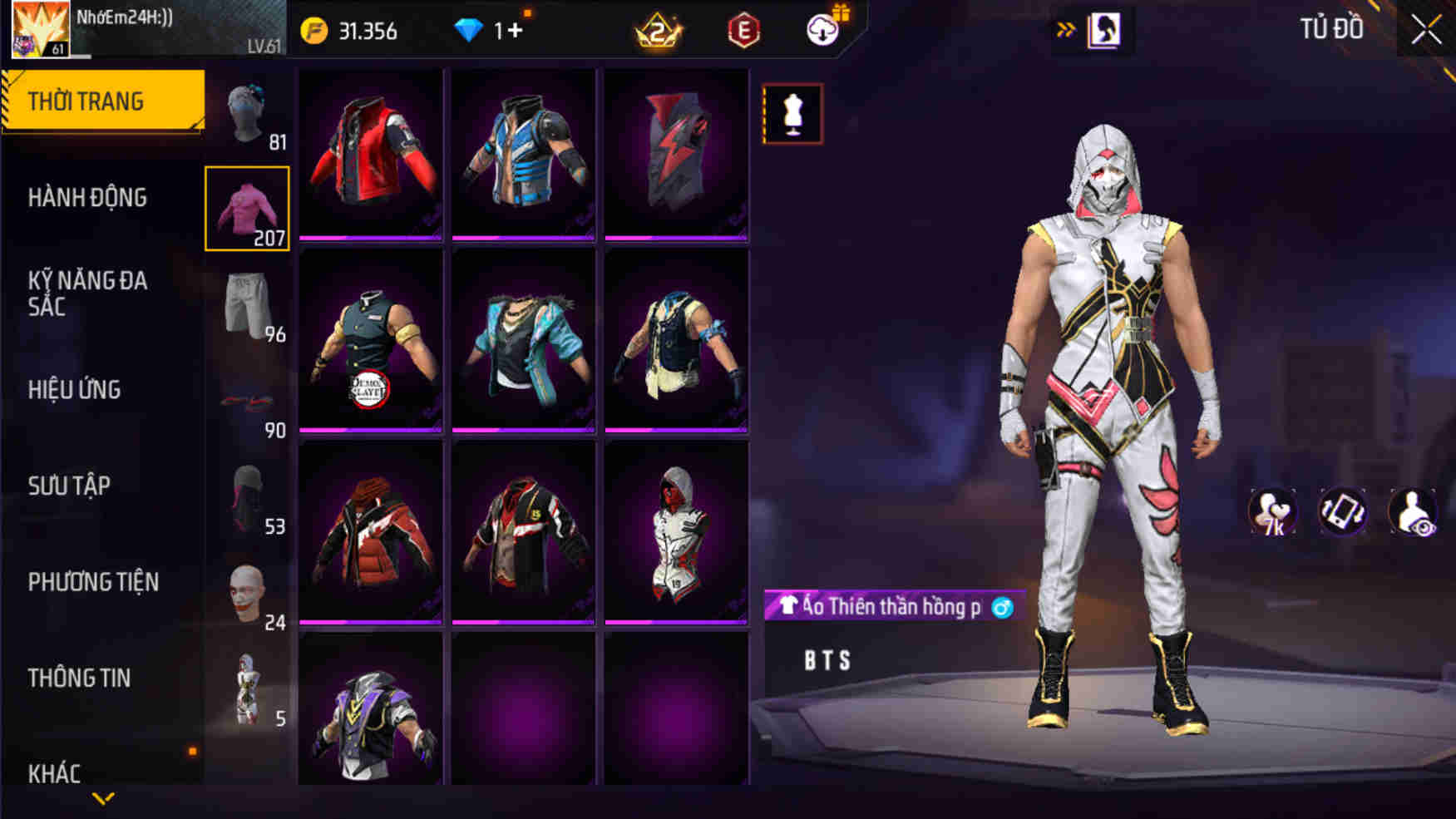Click the mannequin display icon

coord(791,113)
